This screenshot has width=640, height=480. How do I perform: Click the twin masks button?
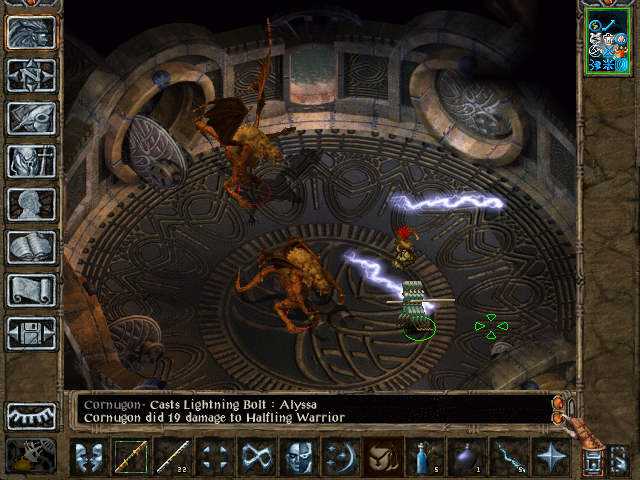tap(89, 457)
